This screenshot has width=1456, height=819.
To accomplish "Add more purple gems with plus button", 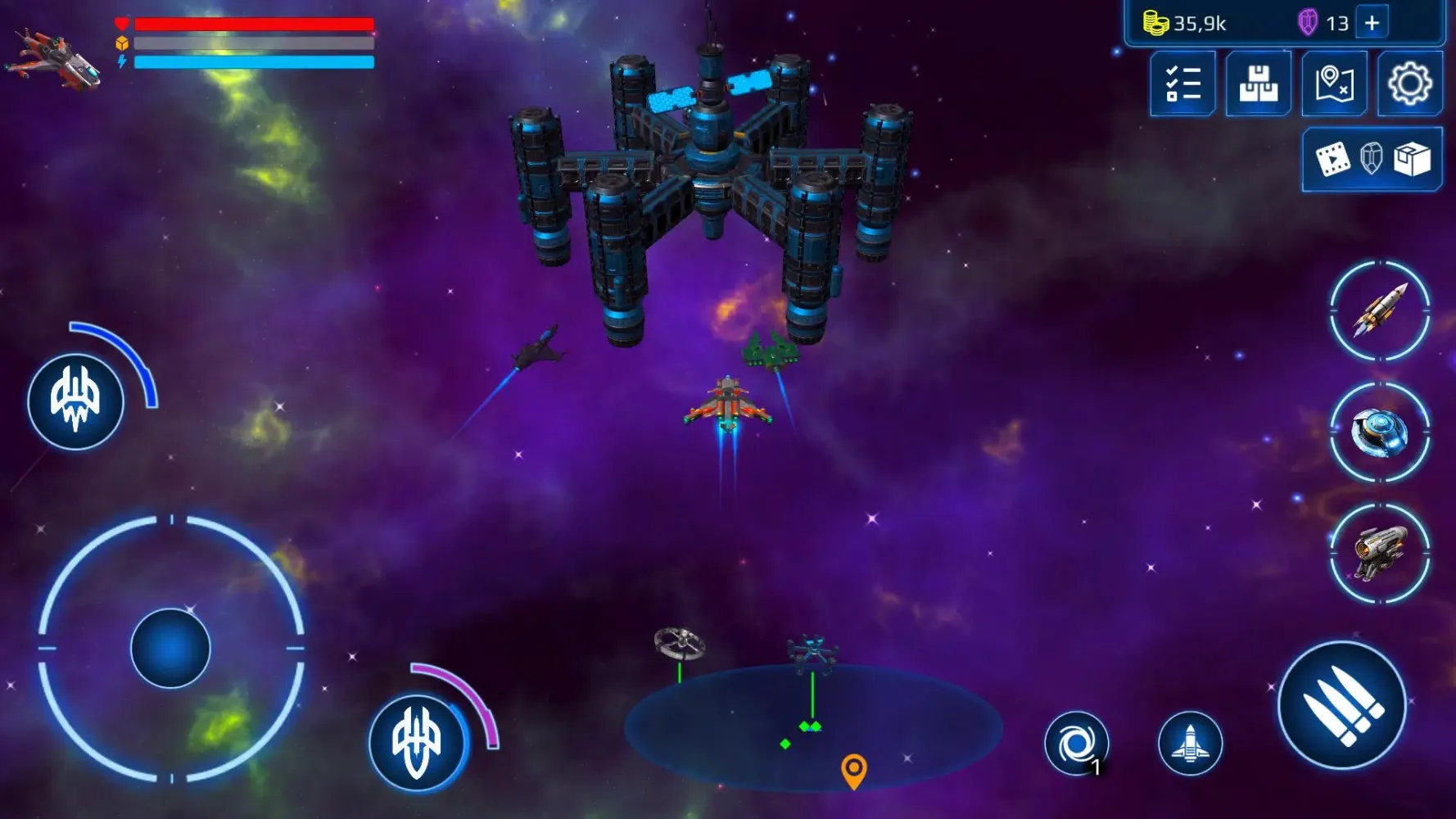I will [1372, 23].
